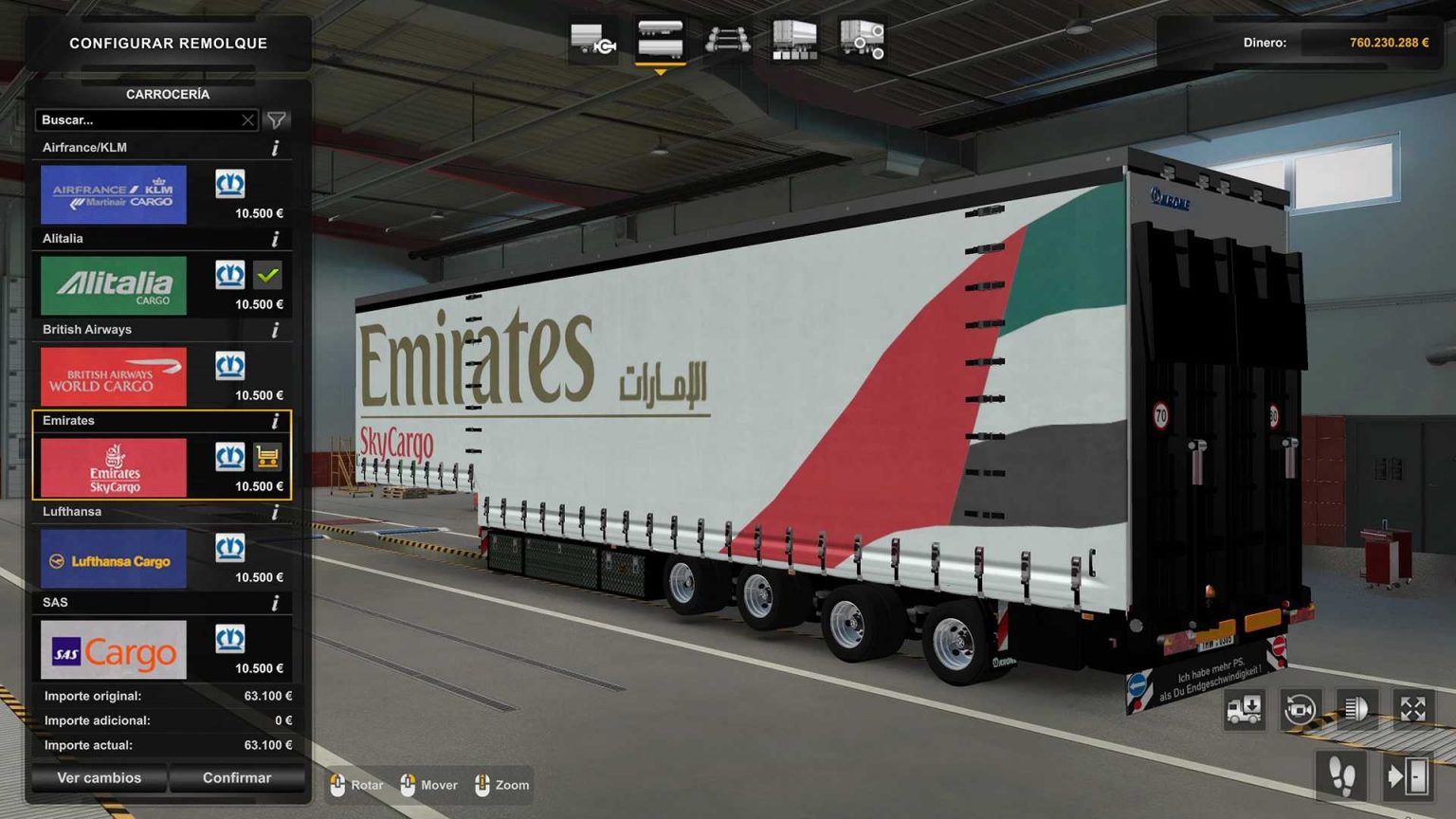The height and width of the screenshot is (819, 1456).
Task: Click the camera rotation reset icon
Action: point(1300,709)
